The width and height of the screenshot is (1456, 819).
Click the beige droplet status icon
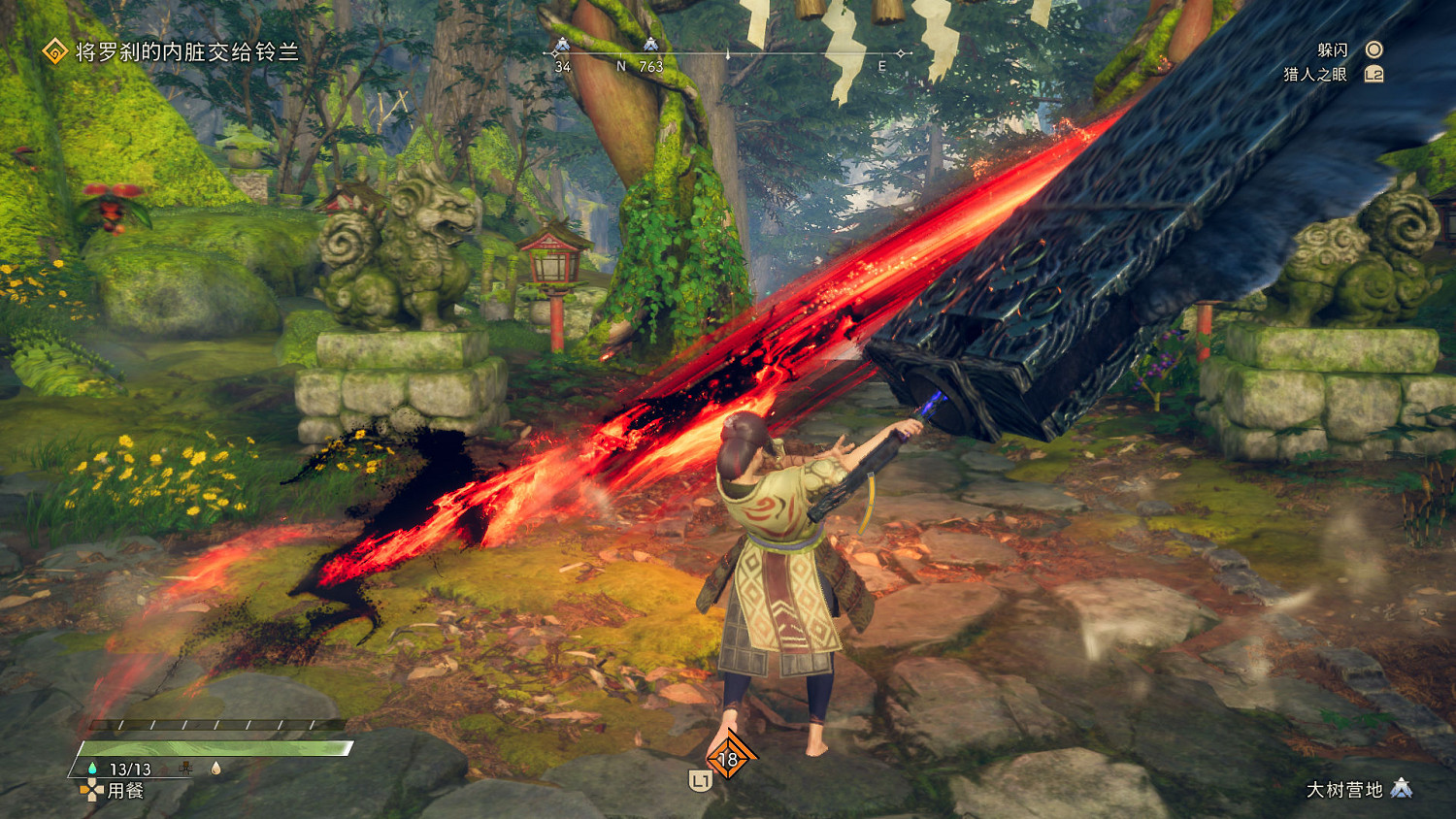pyautogui.click(x=215, y=769)
